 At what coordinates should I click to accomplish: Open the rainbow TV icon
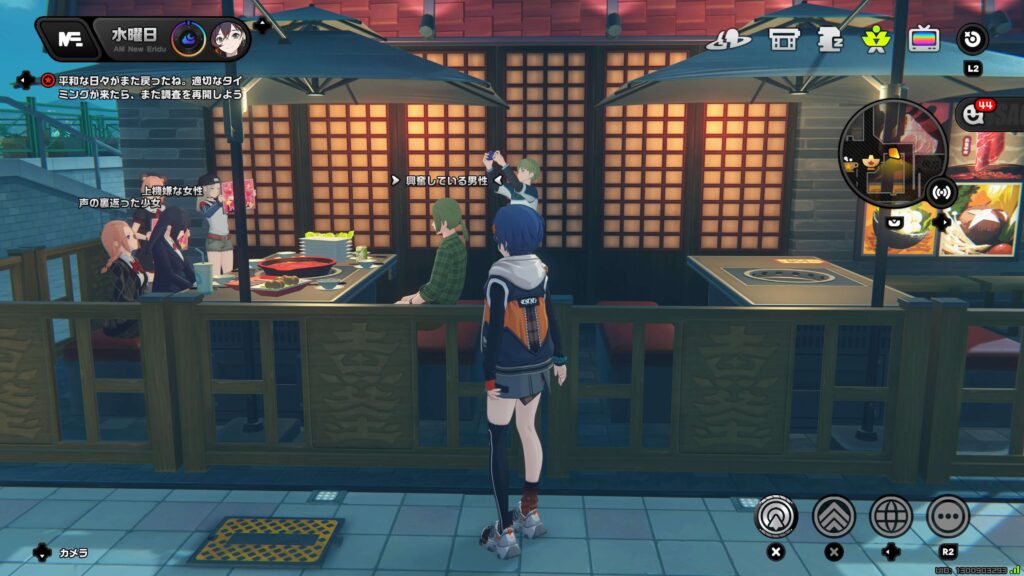point(924,39)
